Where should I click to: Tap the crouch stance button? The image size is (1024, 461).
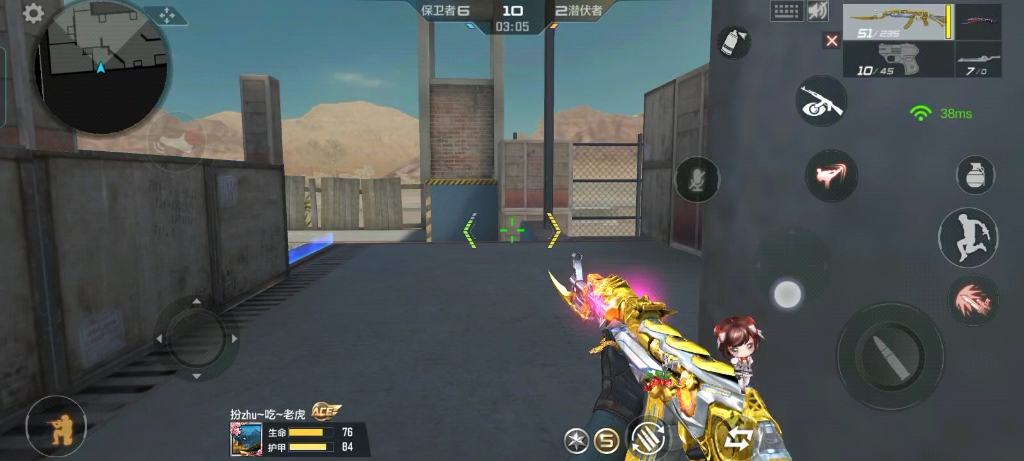[55, 426]
